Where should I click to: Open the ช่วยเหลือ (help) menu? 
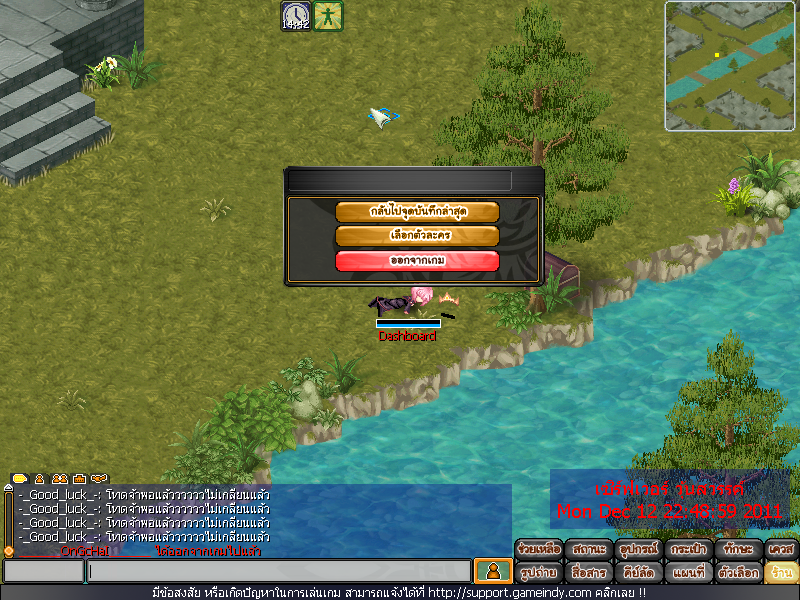click(x=539, y=549)
